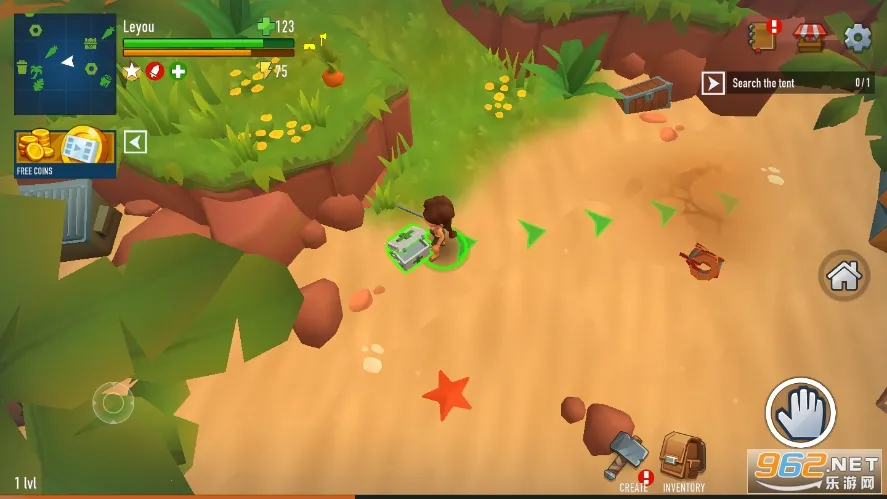The height and width of the screenshot is (499, 887).
Task: Open the minimap
Action: coord(65,64)
